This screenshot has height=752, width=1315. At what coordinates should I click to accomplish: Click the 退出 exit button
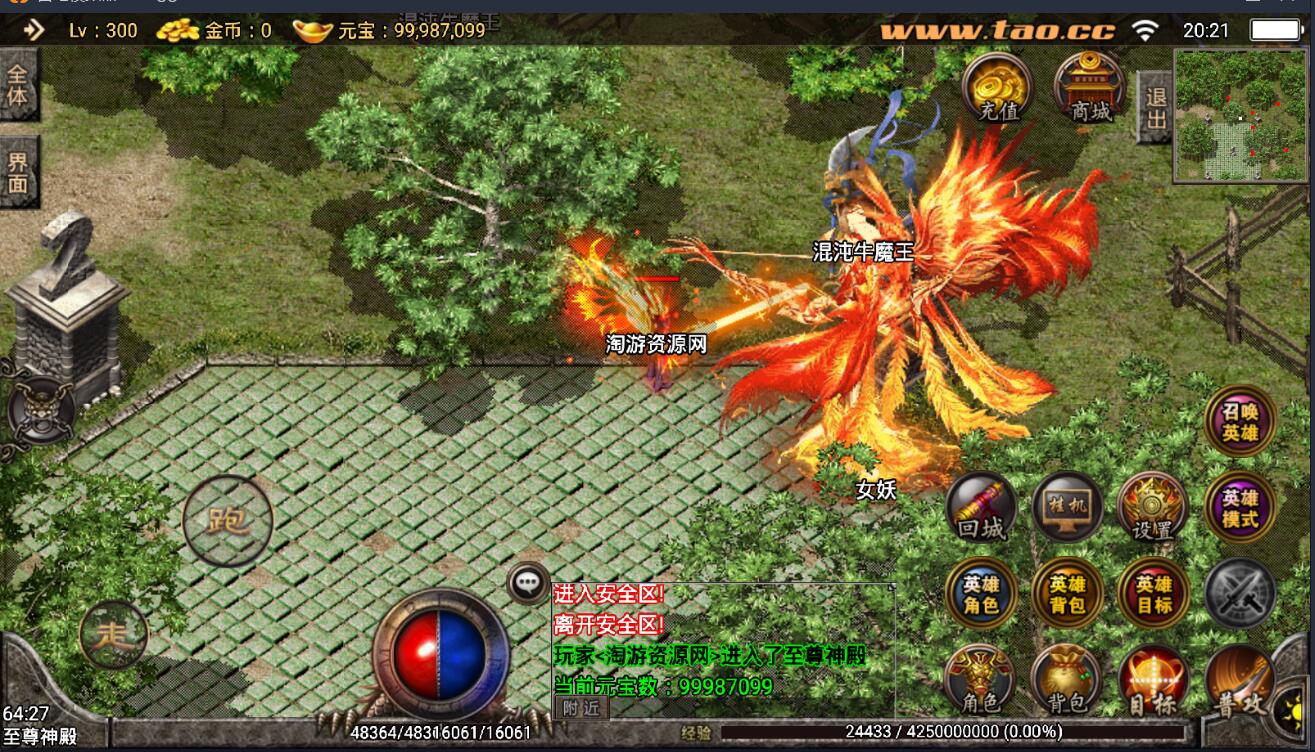click(x=1156, y=108)
